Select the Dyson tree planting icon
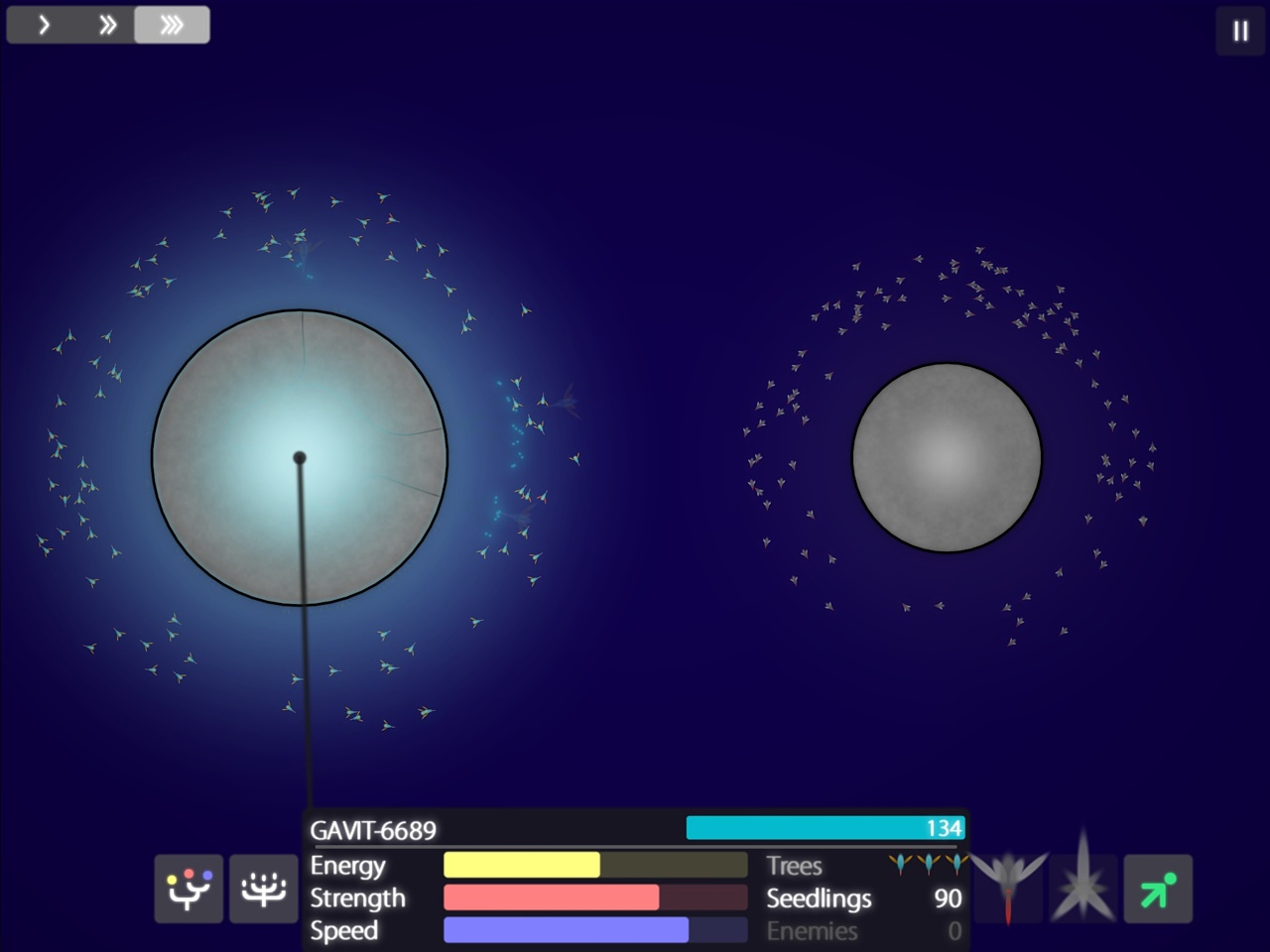The width and height of the screenshot is (1270, 952). (188, 889)
